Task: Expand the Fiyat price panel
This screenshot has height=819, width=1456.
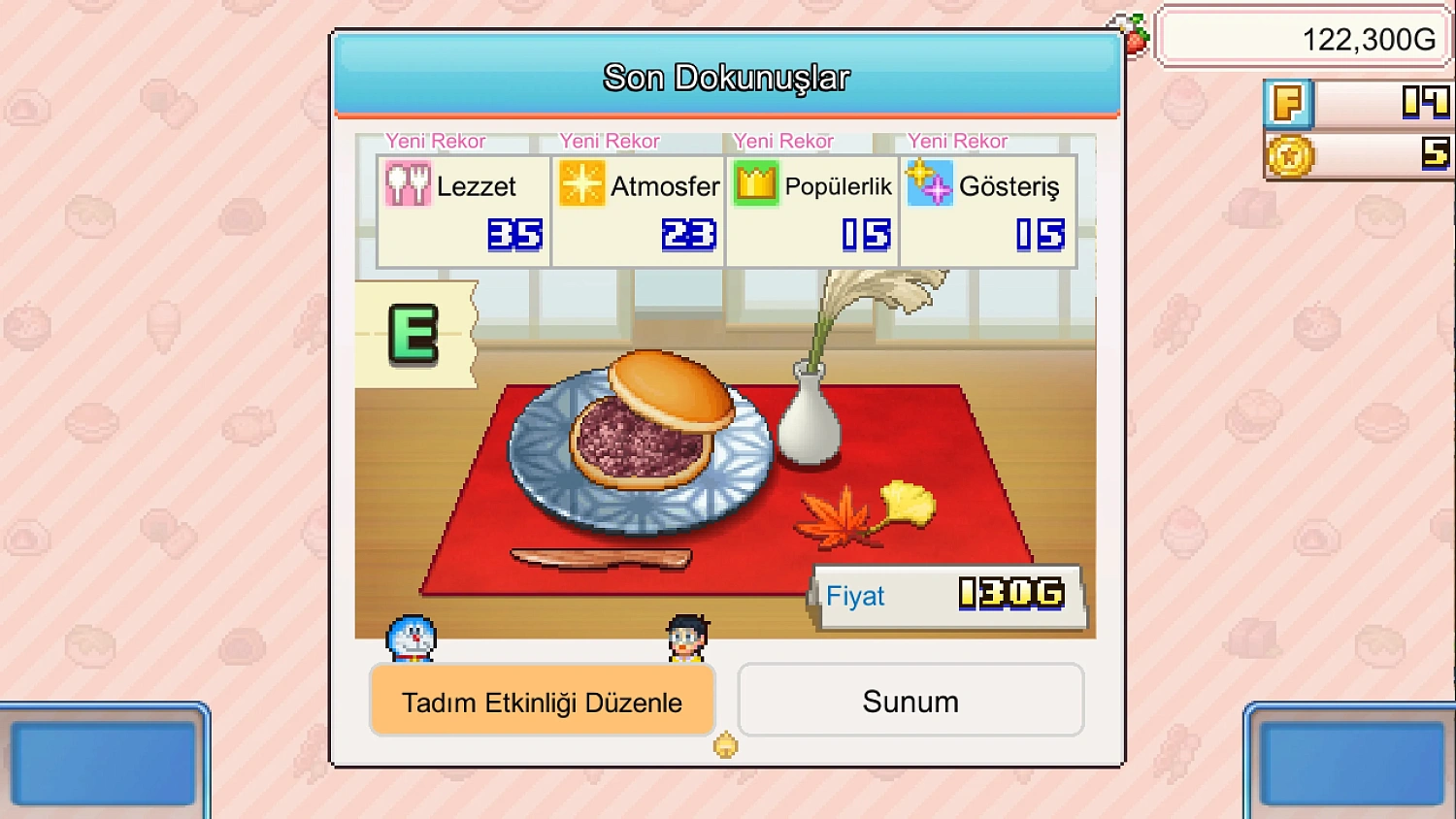Action: 949,596
